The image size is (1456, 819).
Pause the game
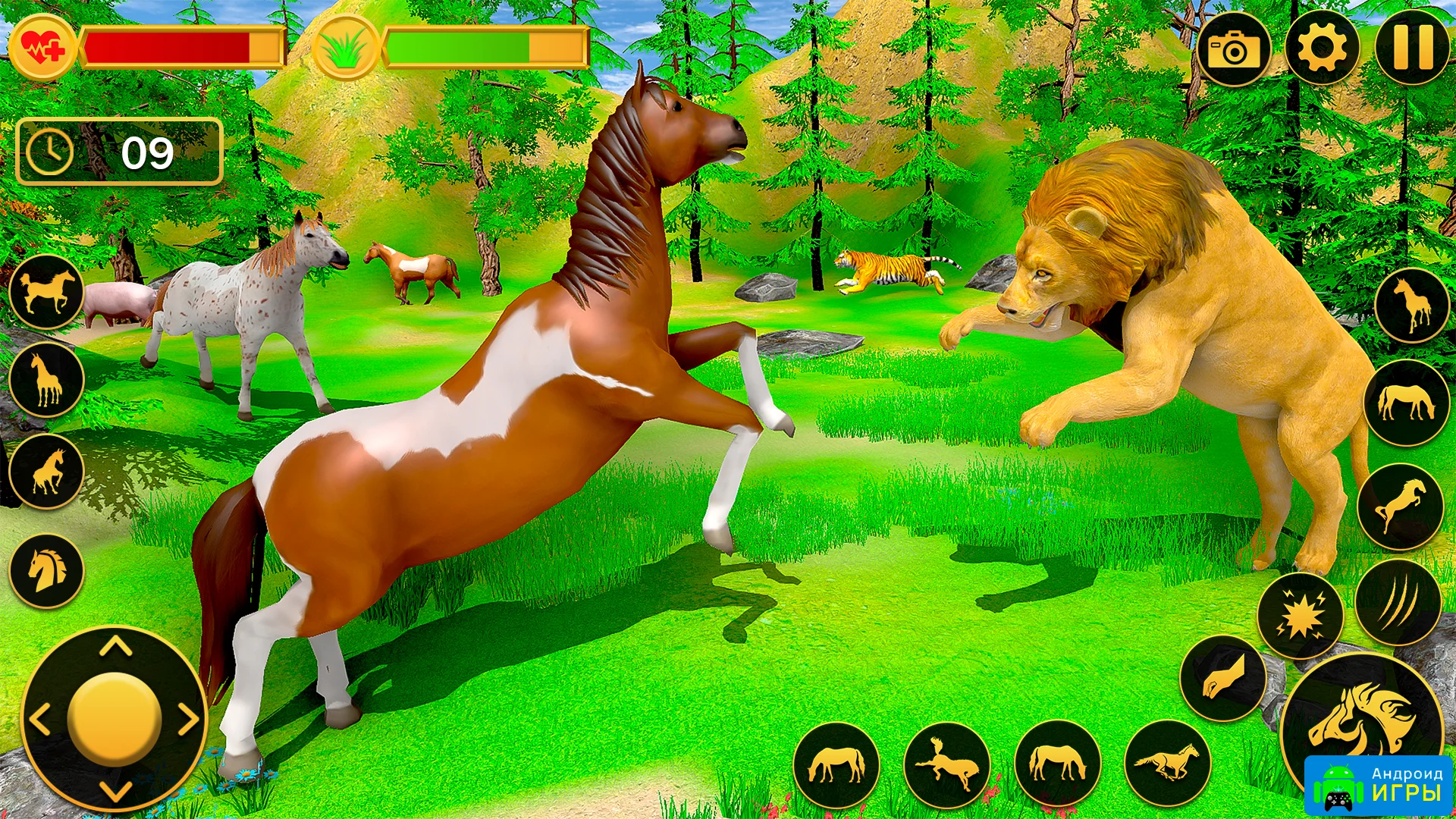click(x=1412, y=48)
